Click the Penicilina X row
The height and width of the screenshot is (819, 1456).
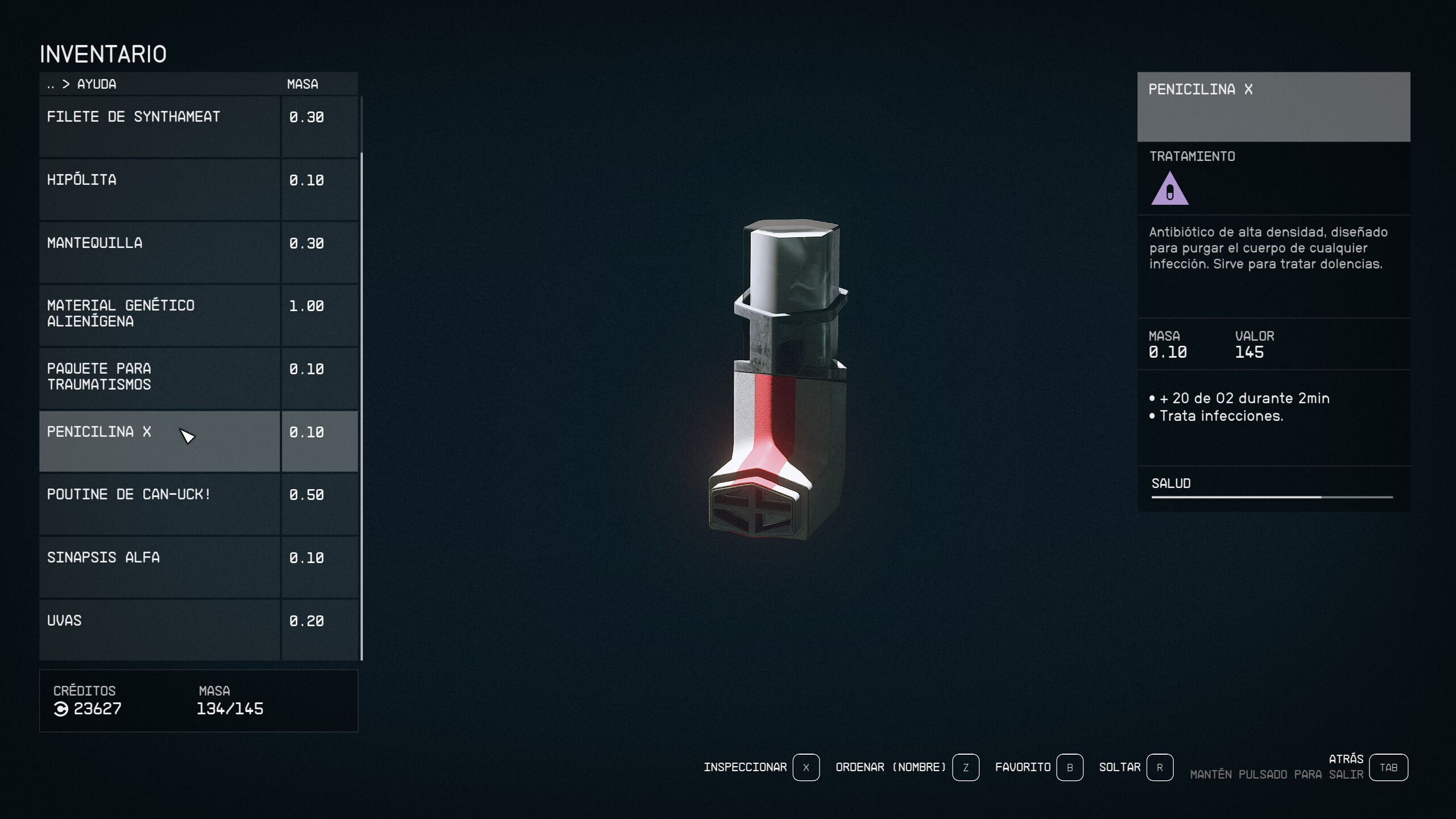pyautogui.click(x=159, y=441)
